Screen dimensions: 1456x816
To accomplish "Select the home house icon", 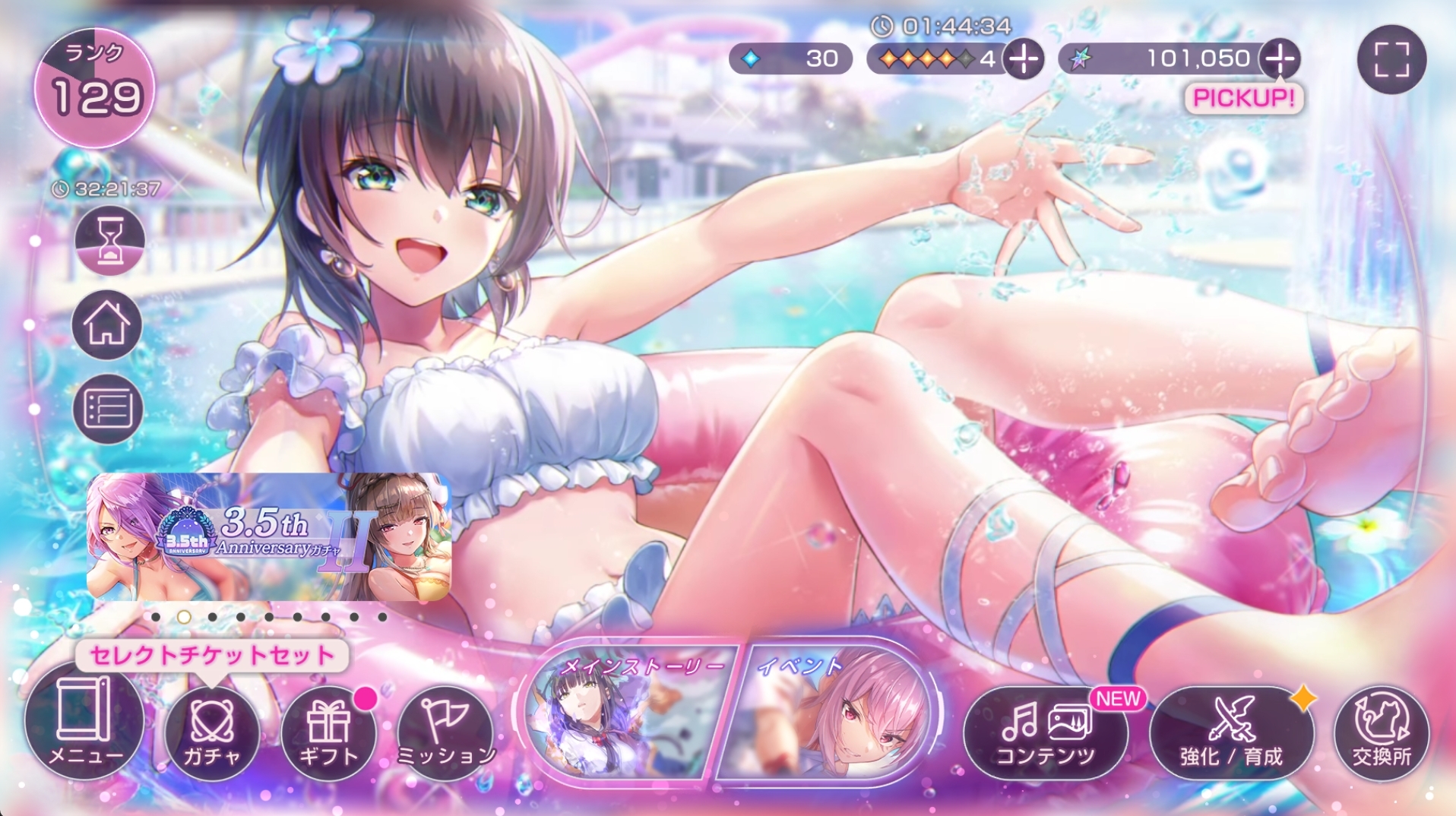I will pyautogui.click(x=107, y=324).
